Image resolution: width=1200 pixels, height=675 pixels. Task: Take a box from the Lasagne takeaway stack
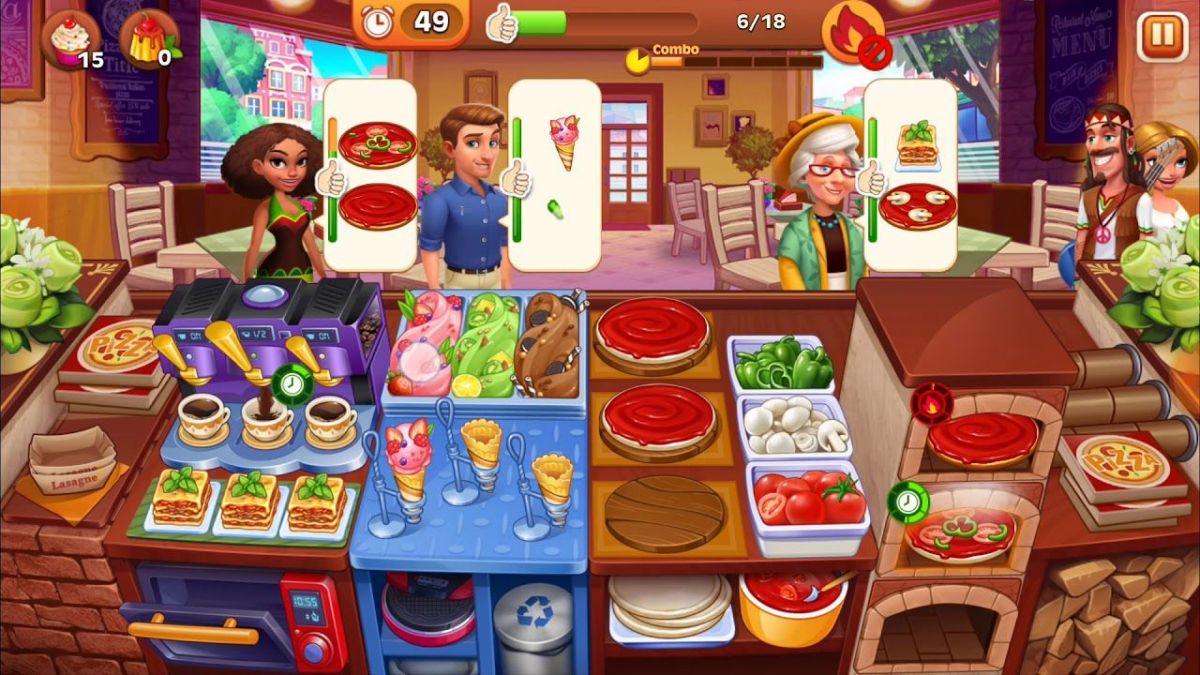tap(72, 462)
